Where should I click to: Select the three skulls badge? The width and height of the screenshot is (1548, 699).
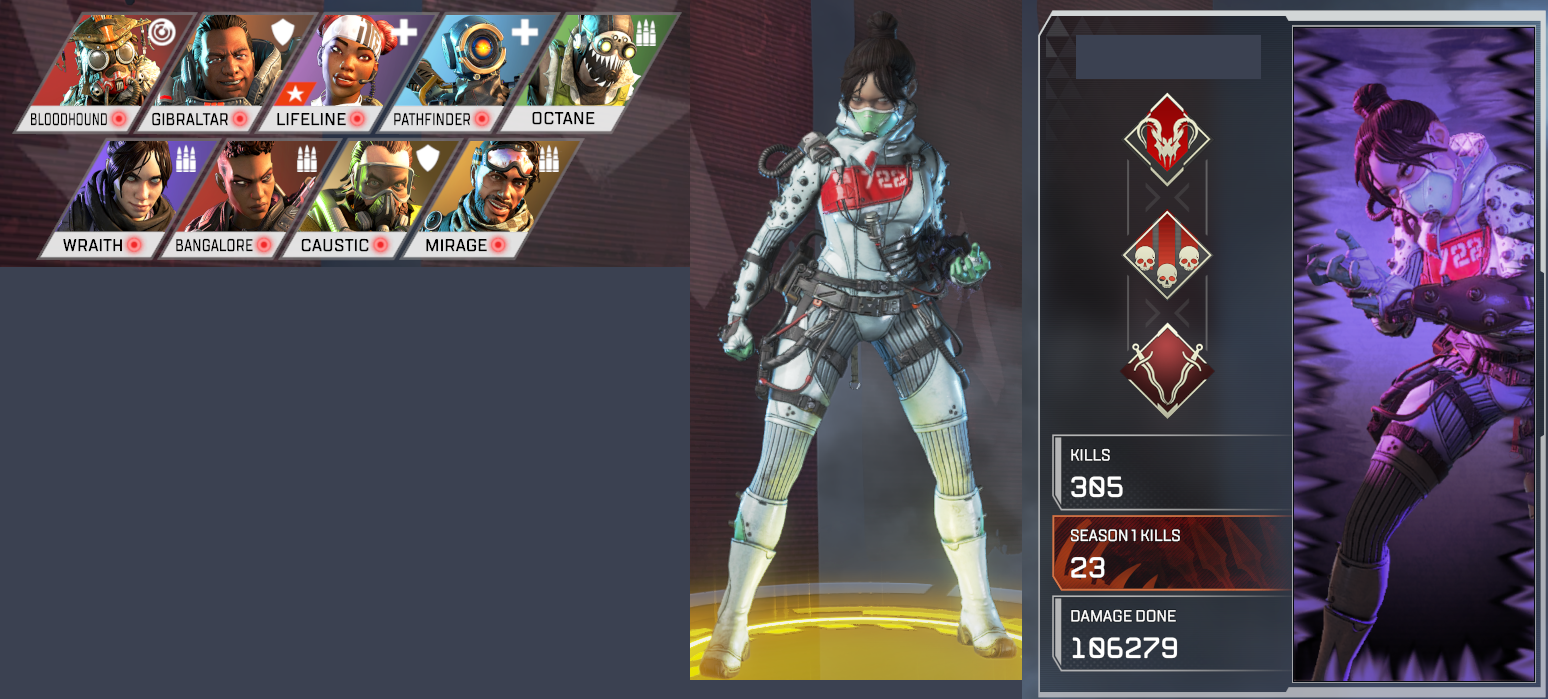(1167, 255)
